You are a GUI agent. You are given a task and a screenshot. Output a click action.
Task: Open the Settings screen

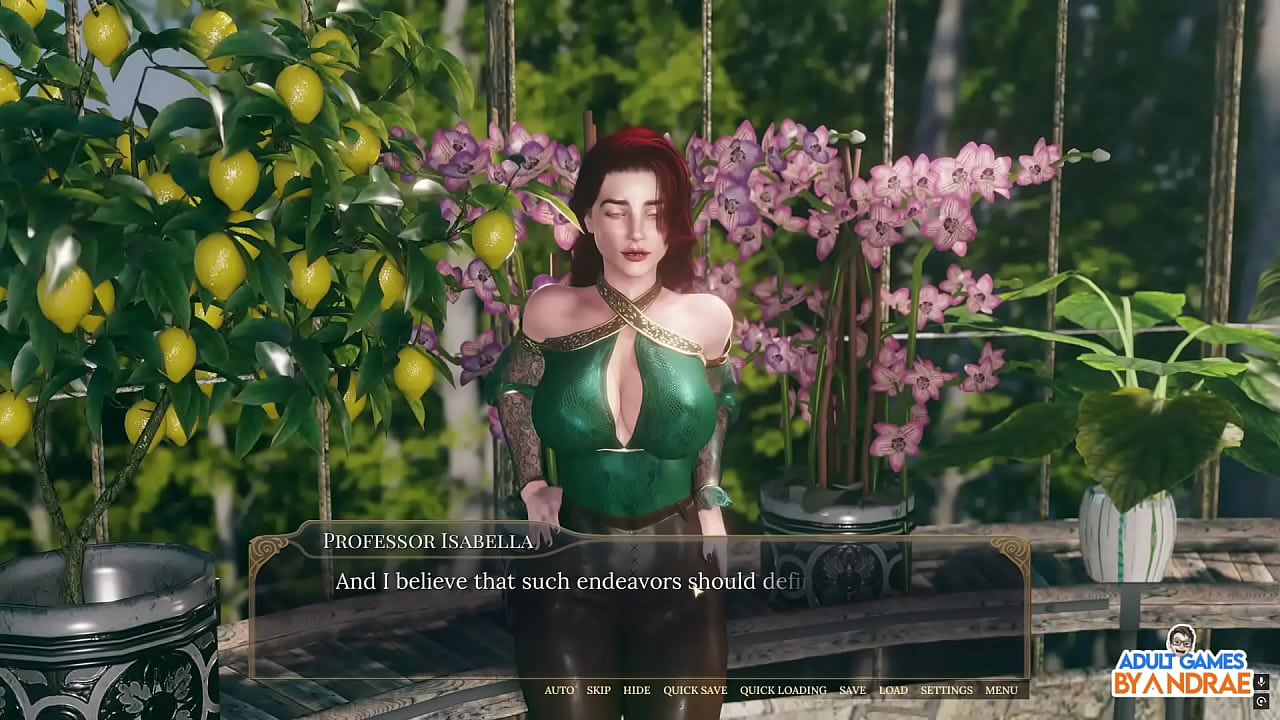946,690
